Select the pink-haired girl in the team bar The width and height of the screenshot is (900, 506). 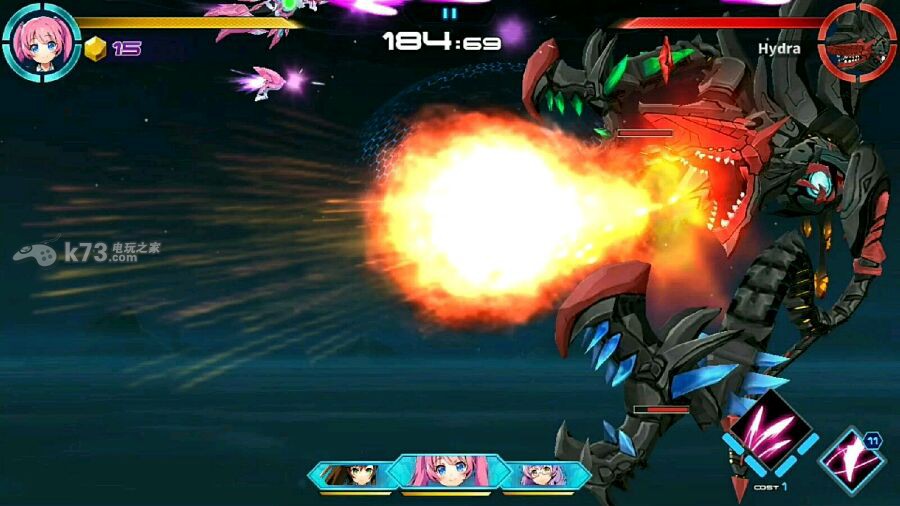[450, 471]
